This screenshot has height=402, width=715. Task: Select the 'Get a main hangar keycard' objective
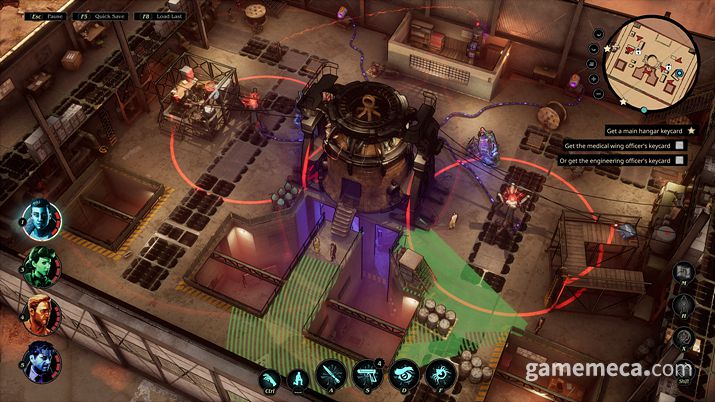pyautogui.click(x=645, y=130)
